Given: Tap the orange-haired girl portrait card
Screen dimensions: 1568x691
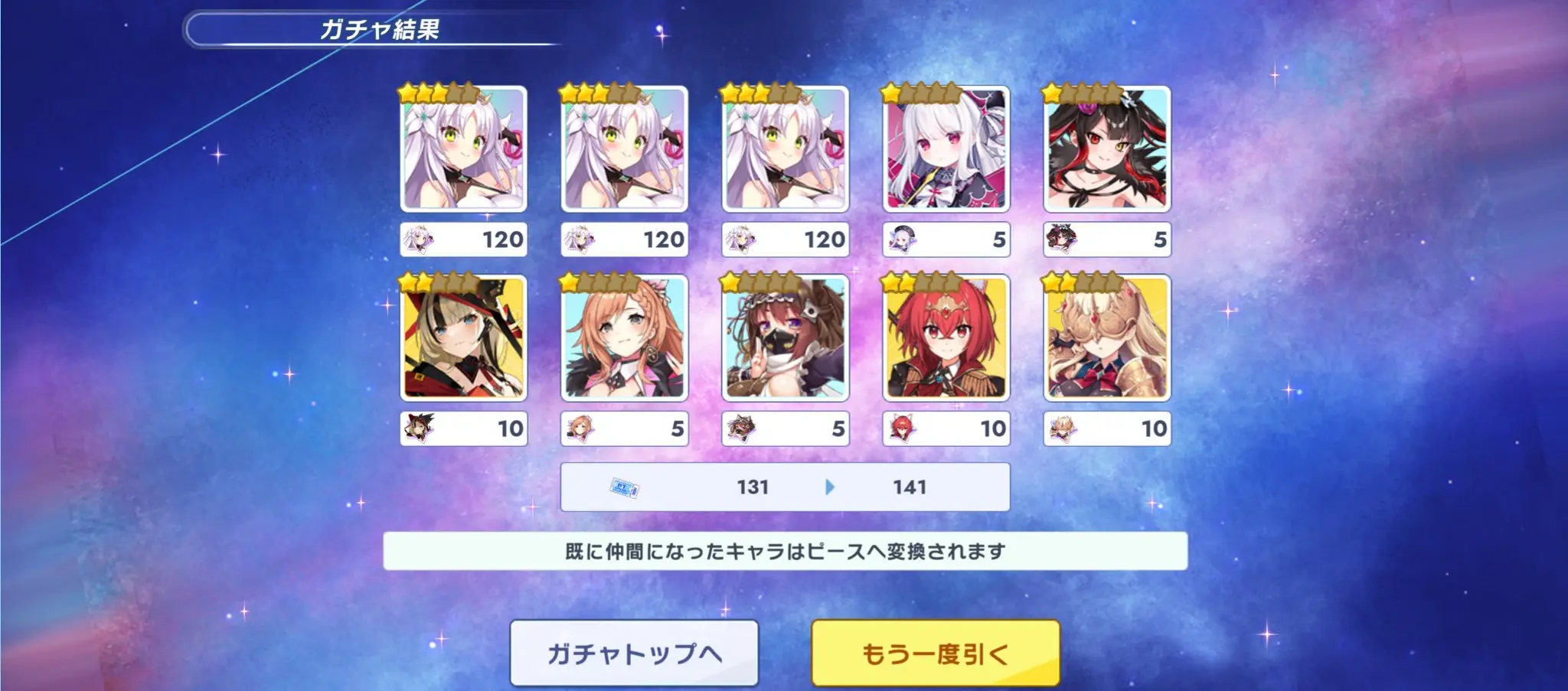Looking at the screenshot, I should 625,337.
